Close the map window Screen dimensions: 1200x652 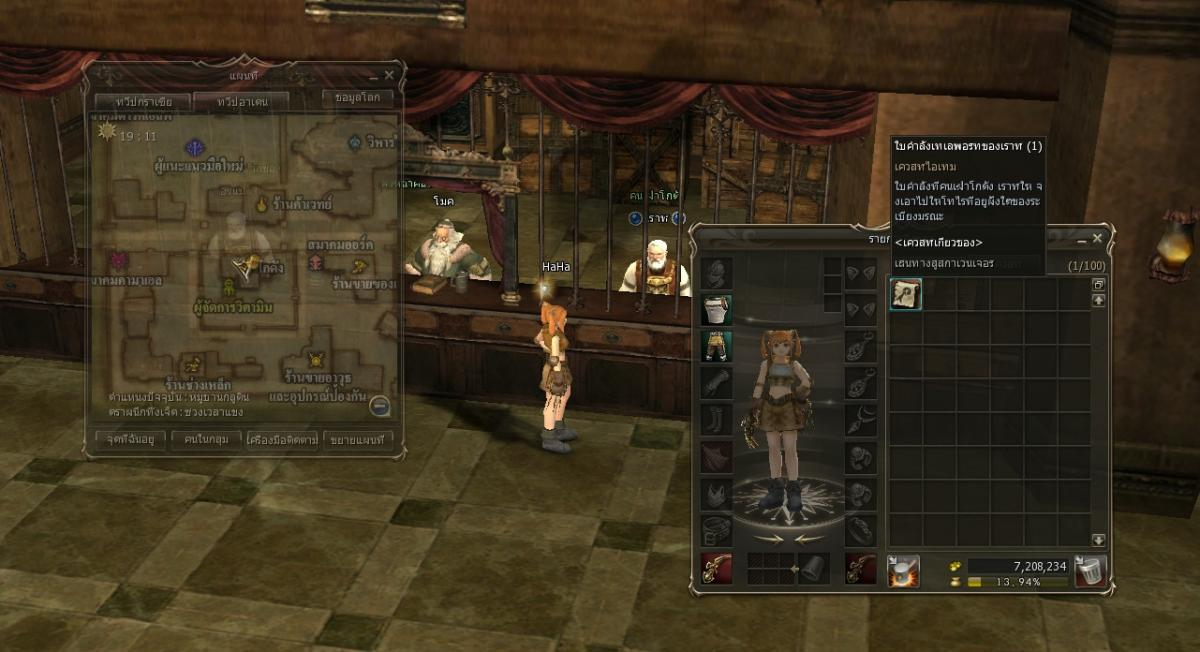point(389,75)
